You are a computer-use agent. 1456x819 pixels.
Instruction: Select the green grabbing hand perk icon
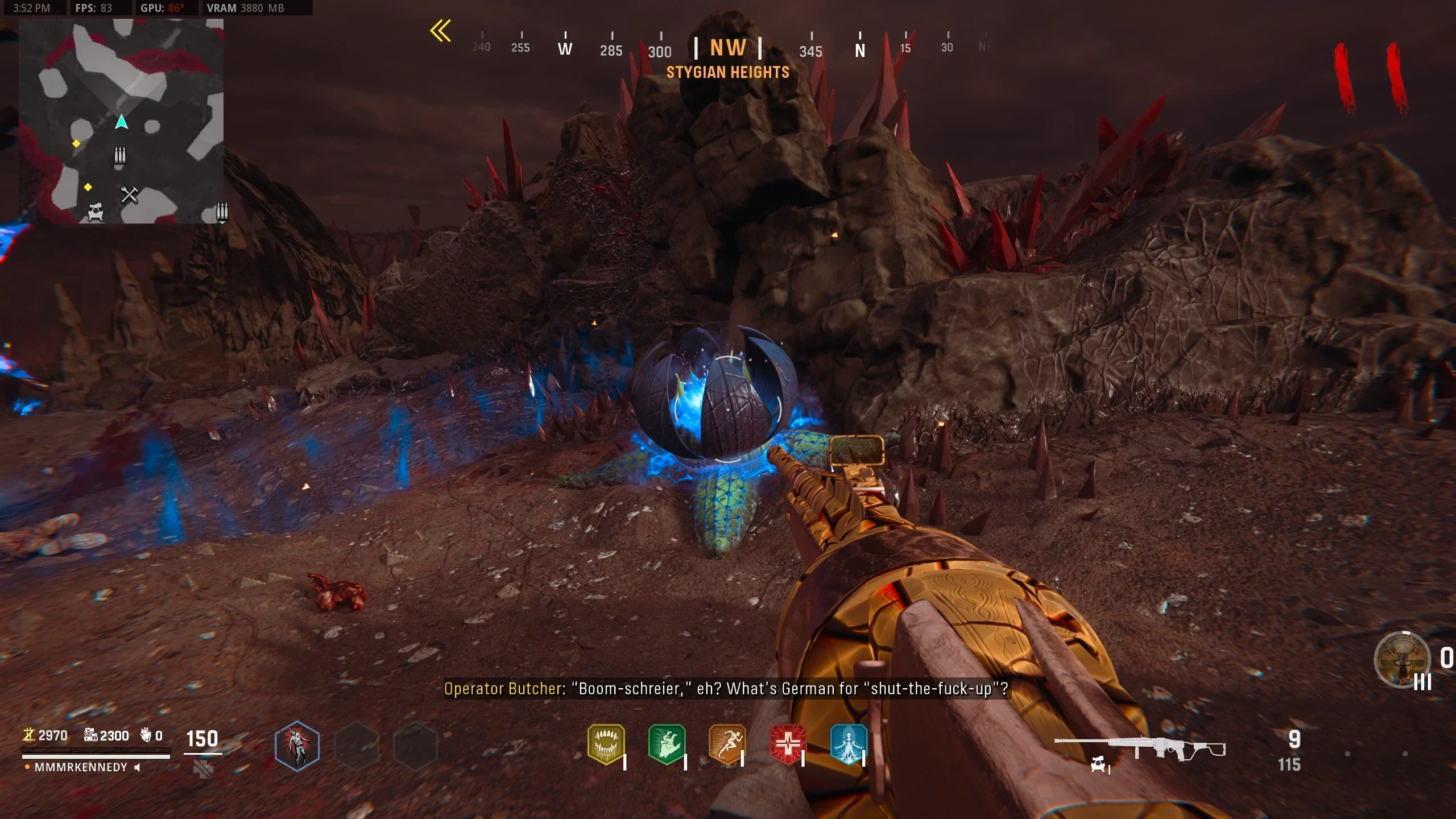[x=667, y=744]
